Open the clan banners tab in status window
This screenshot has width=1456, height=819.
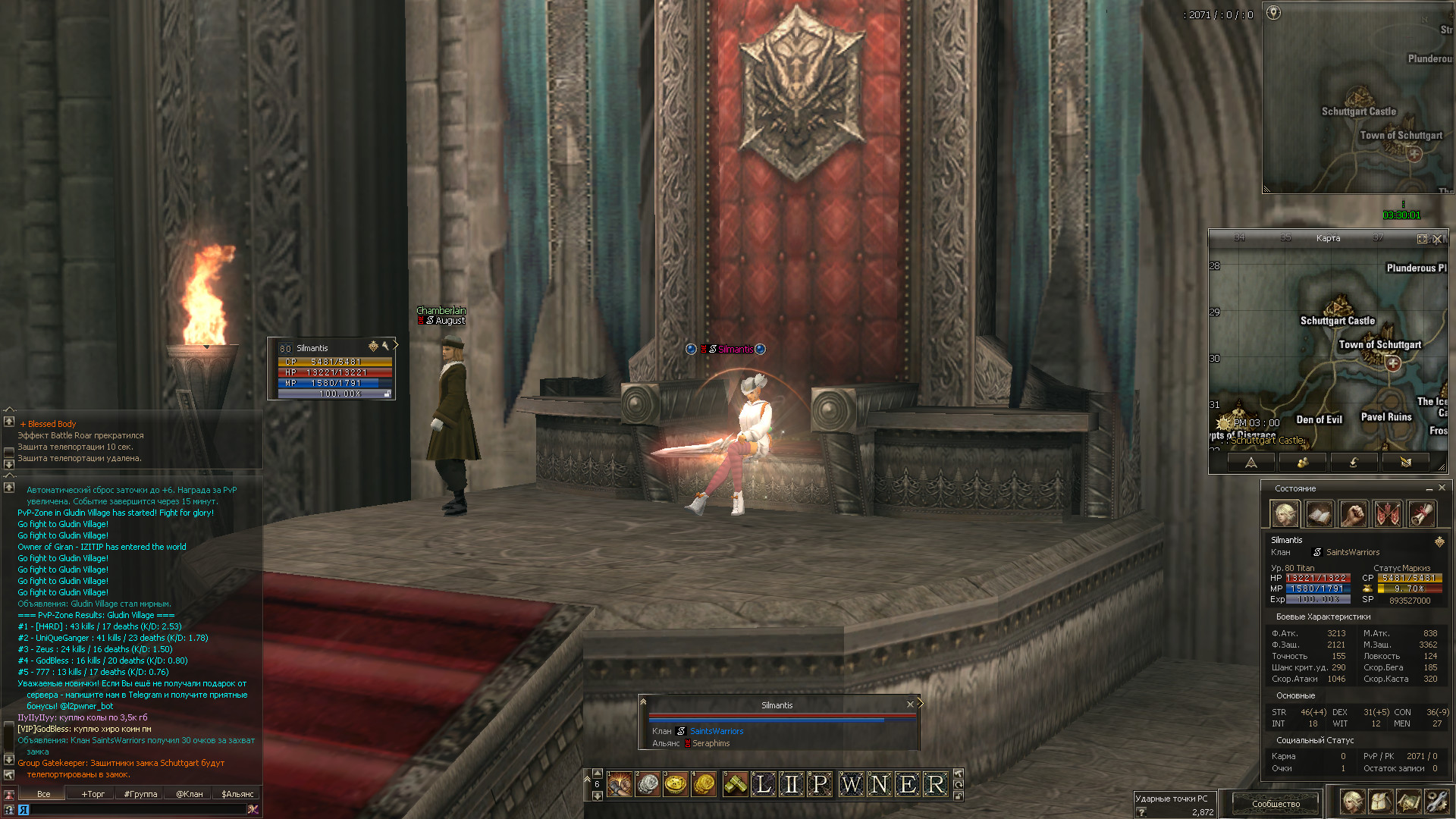[x=1388, y=514]
